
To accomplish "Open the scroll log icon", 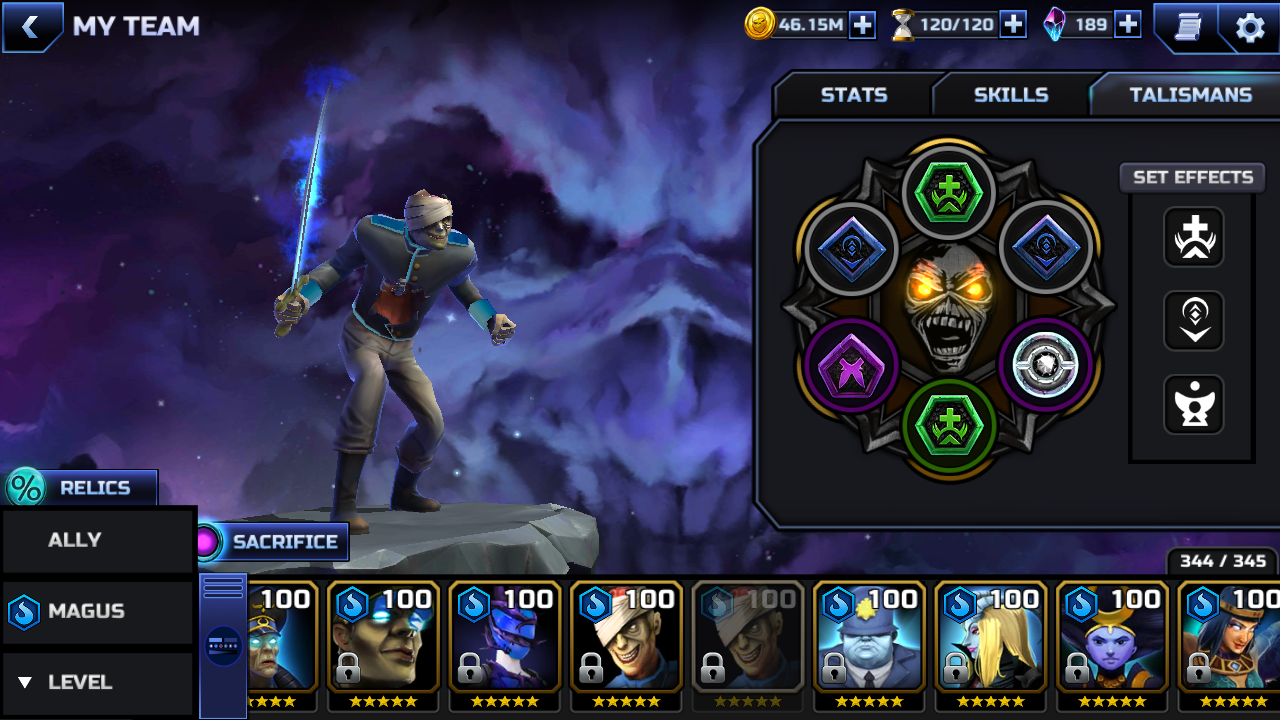I will pyautogui.click(x=1187, y=27).
